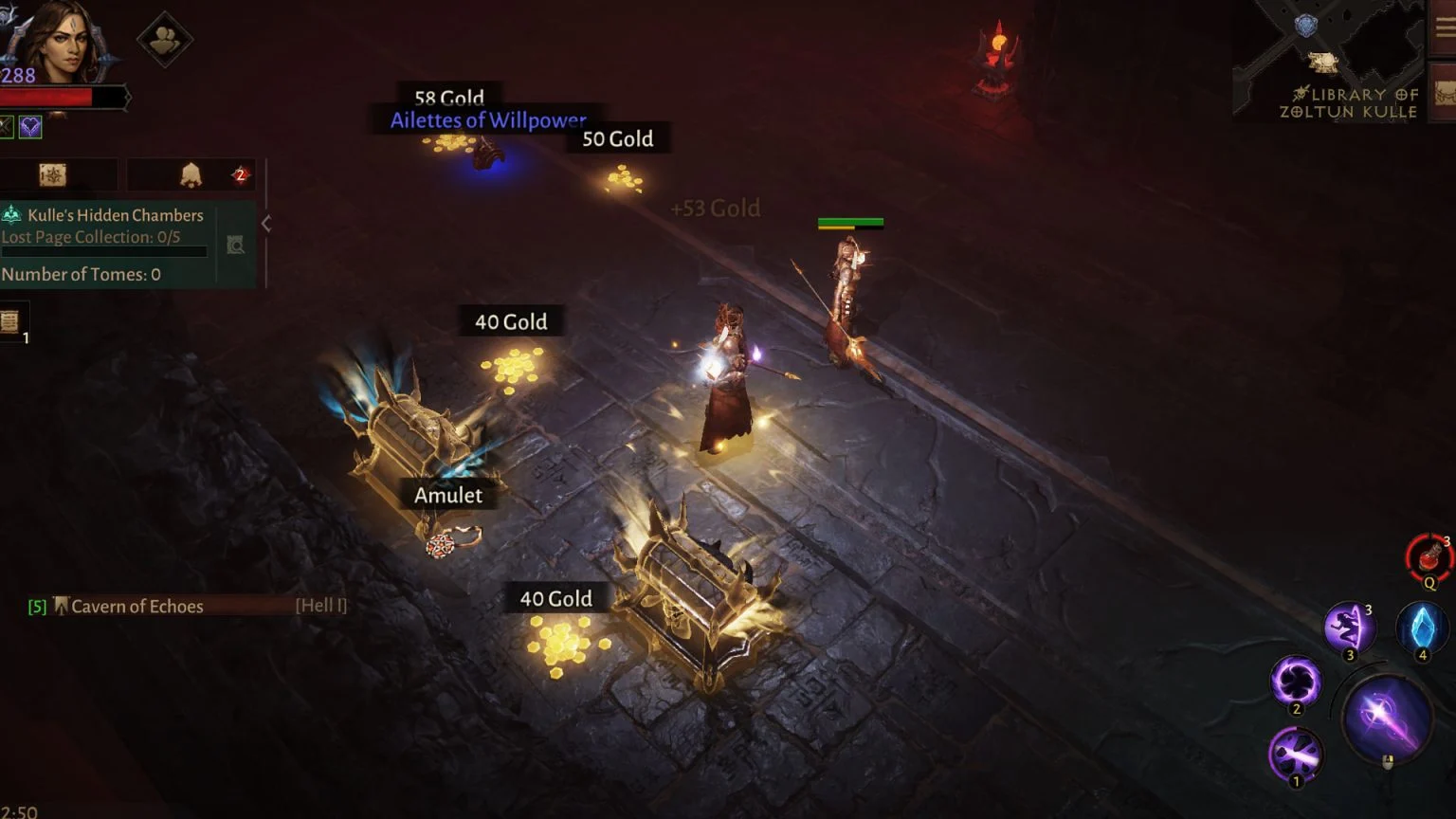Click the magnifier icon beside the quest progress

233,245
